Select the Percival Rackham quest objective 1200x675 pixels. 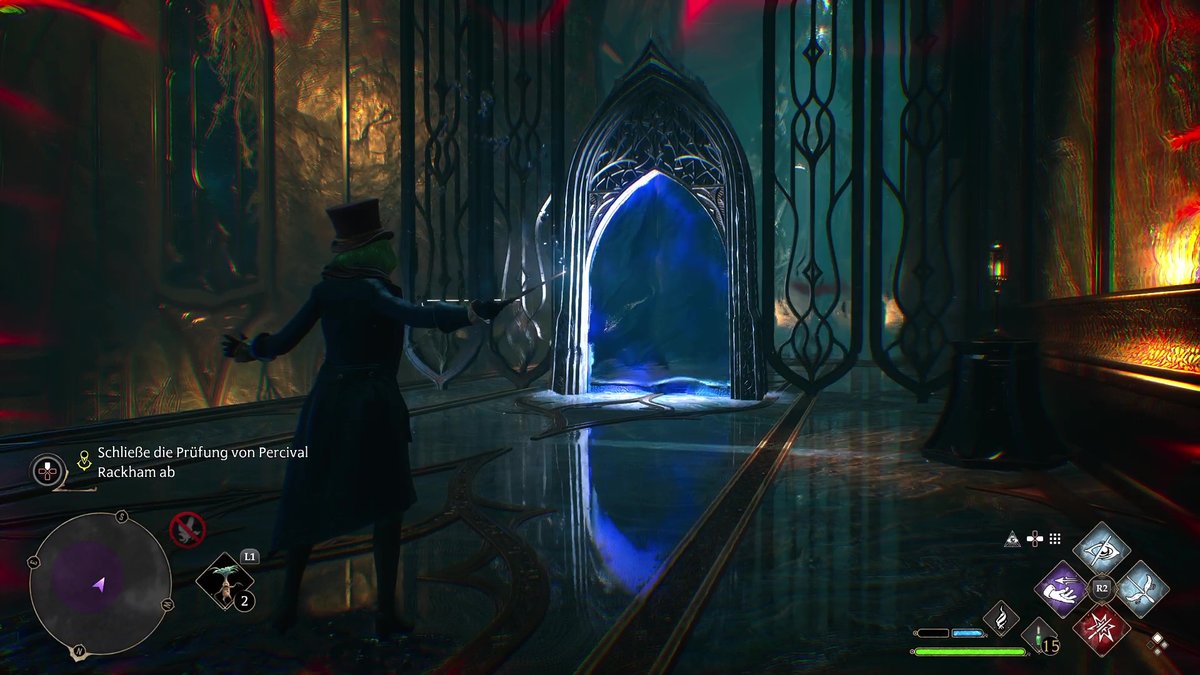(x=202, y=462)
